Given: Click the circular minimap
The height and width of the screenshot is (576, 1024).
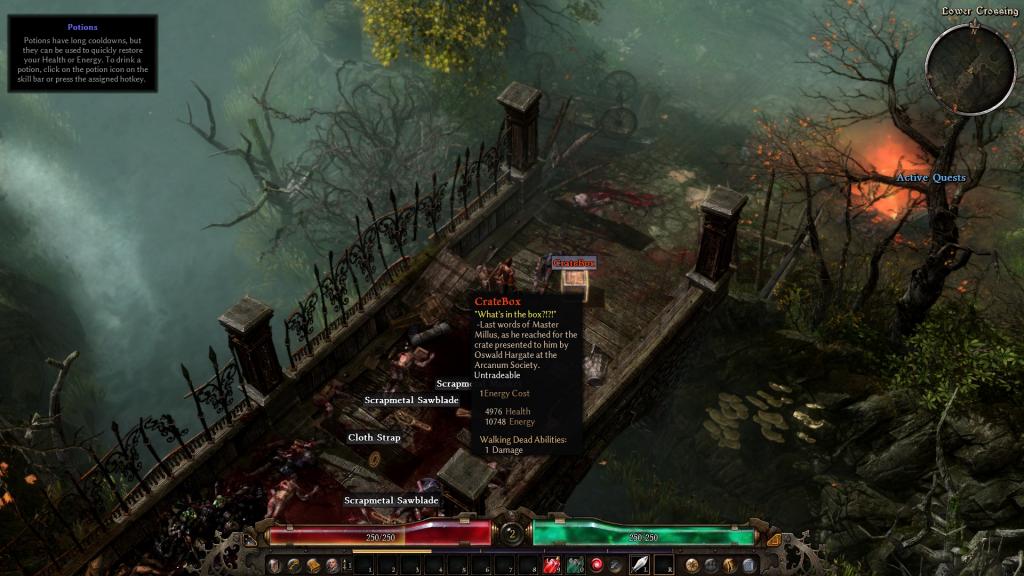Looking at the screenshot, I should 970,69.
